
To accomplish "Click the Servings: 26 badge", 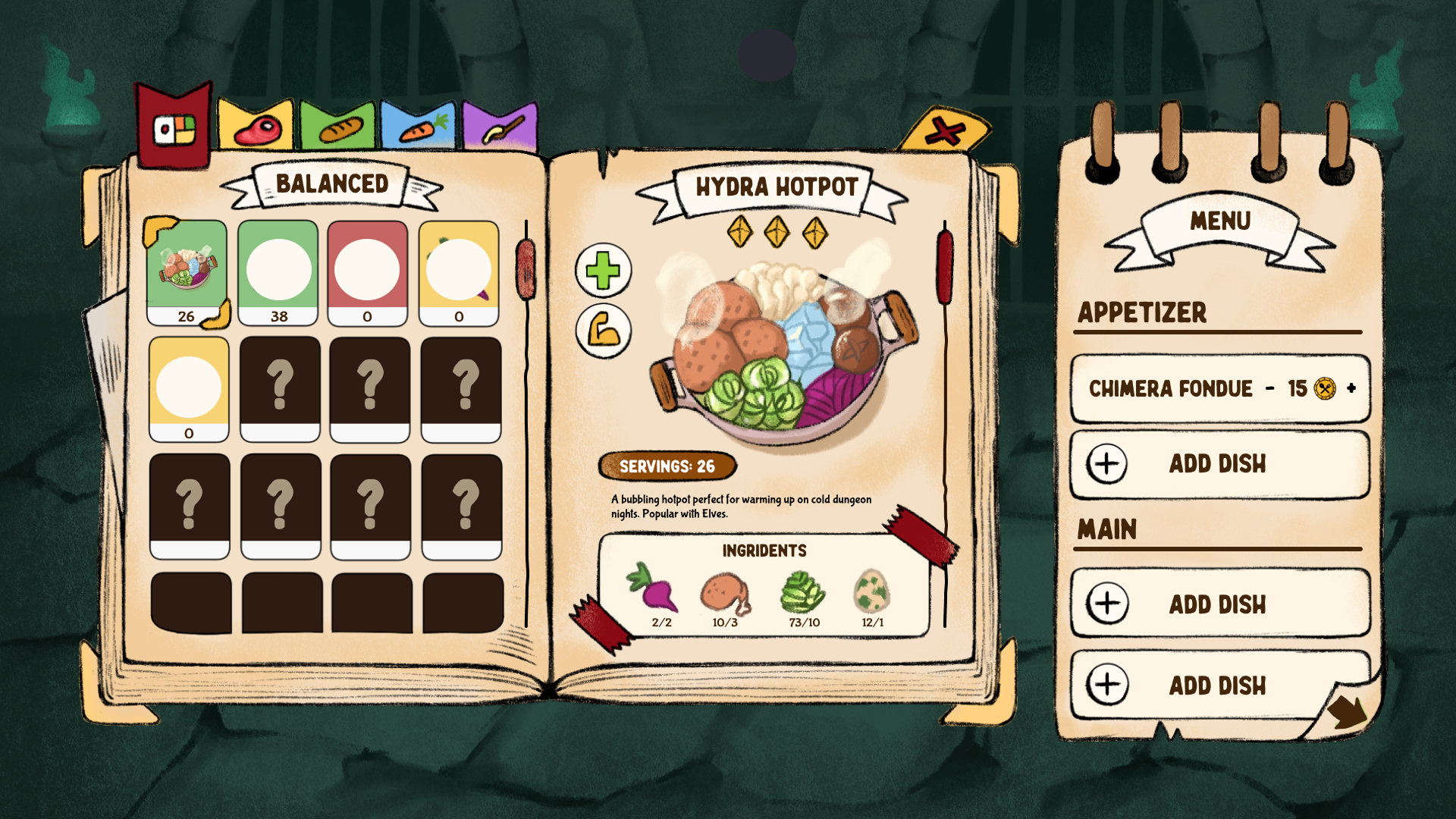I will (668, 467).
